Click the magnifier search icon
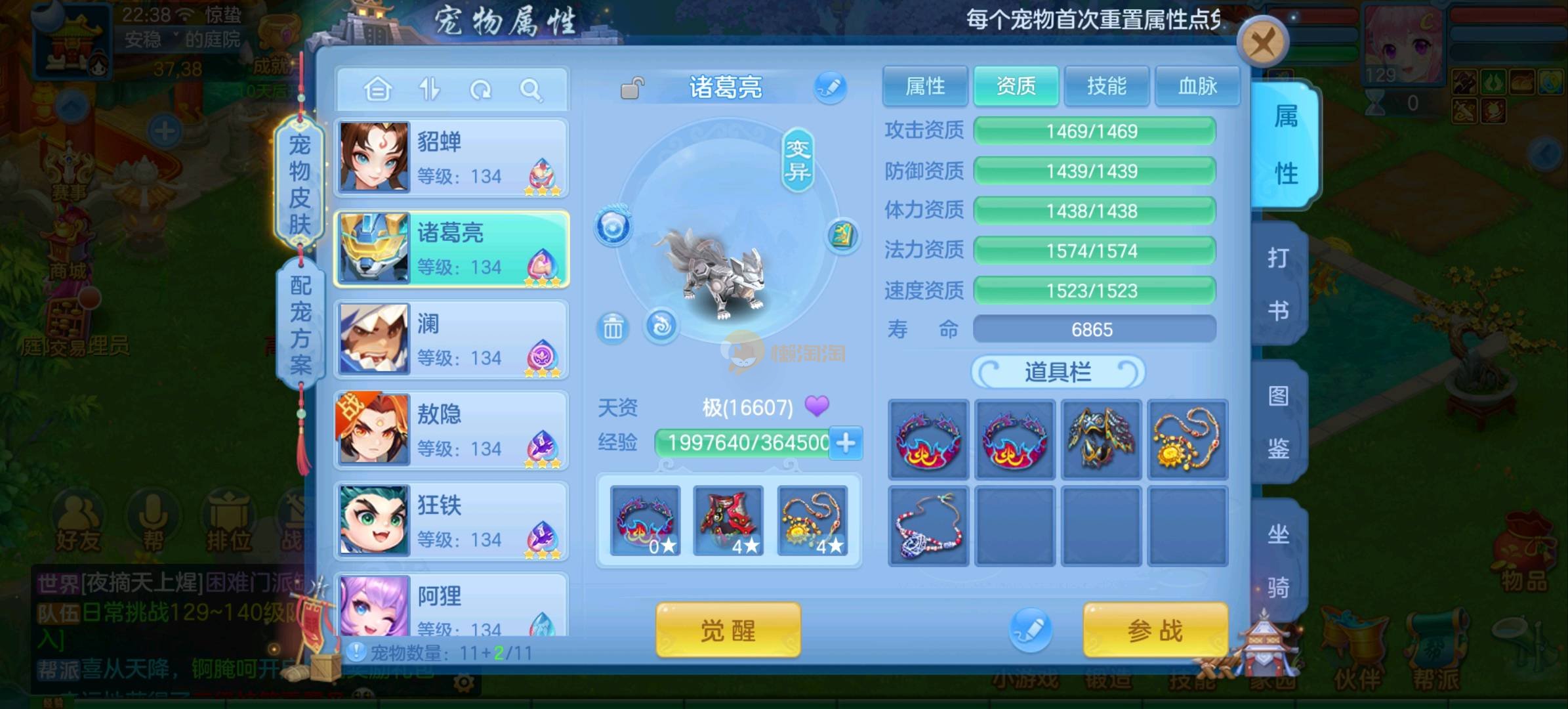The width and height of the screenshot is (1568, 709). click(x=531, y=89)
